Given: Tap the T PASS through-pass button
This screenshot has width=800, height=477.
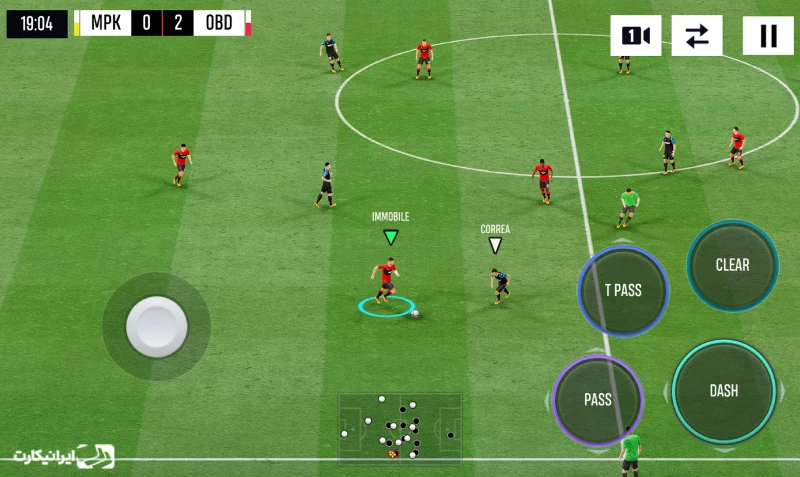Looking at the screenshot, I should (623, 291).
